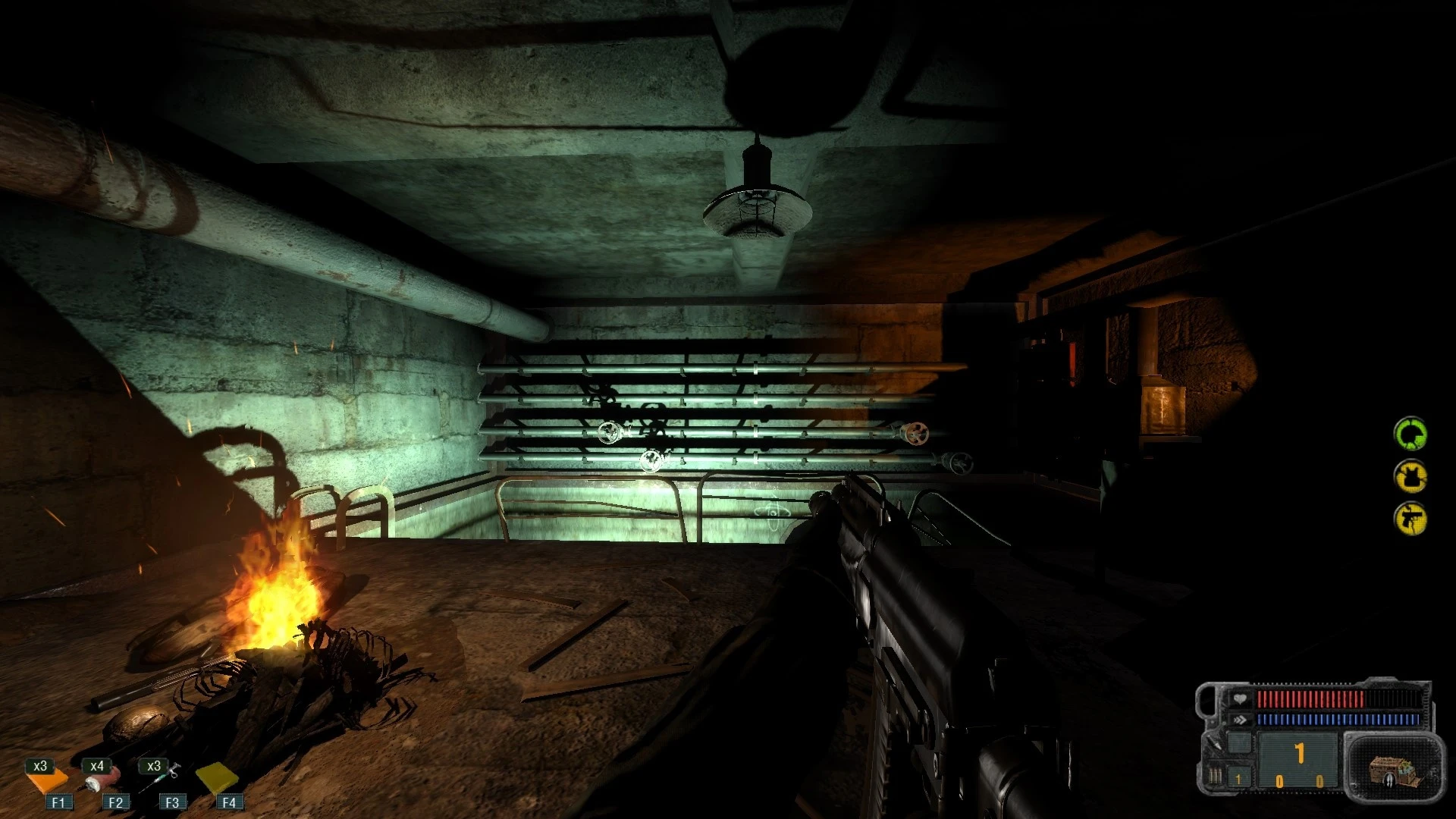Select the food item in slot F2
Image resolution: width=1456 pixels, height=819 pixels.
(x=101, y=779)
